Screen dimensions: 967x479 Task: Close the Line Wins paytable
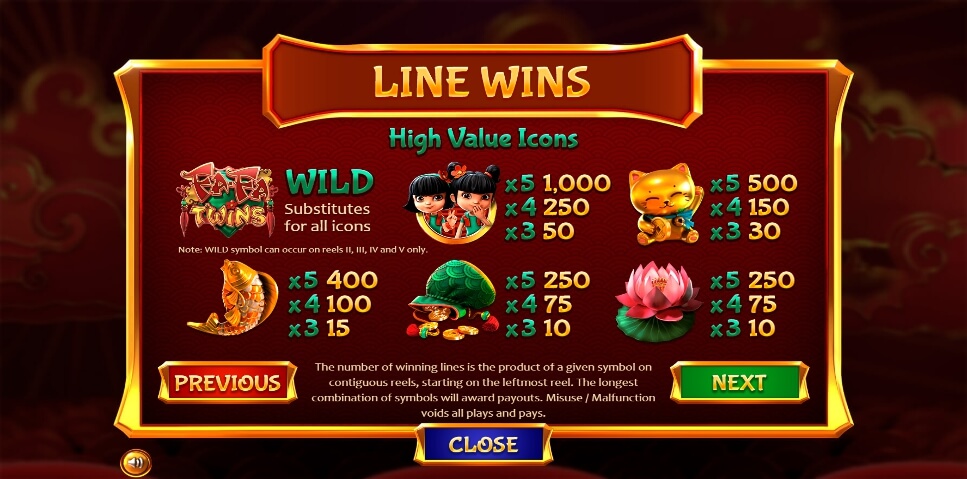[483, 444]
